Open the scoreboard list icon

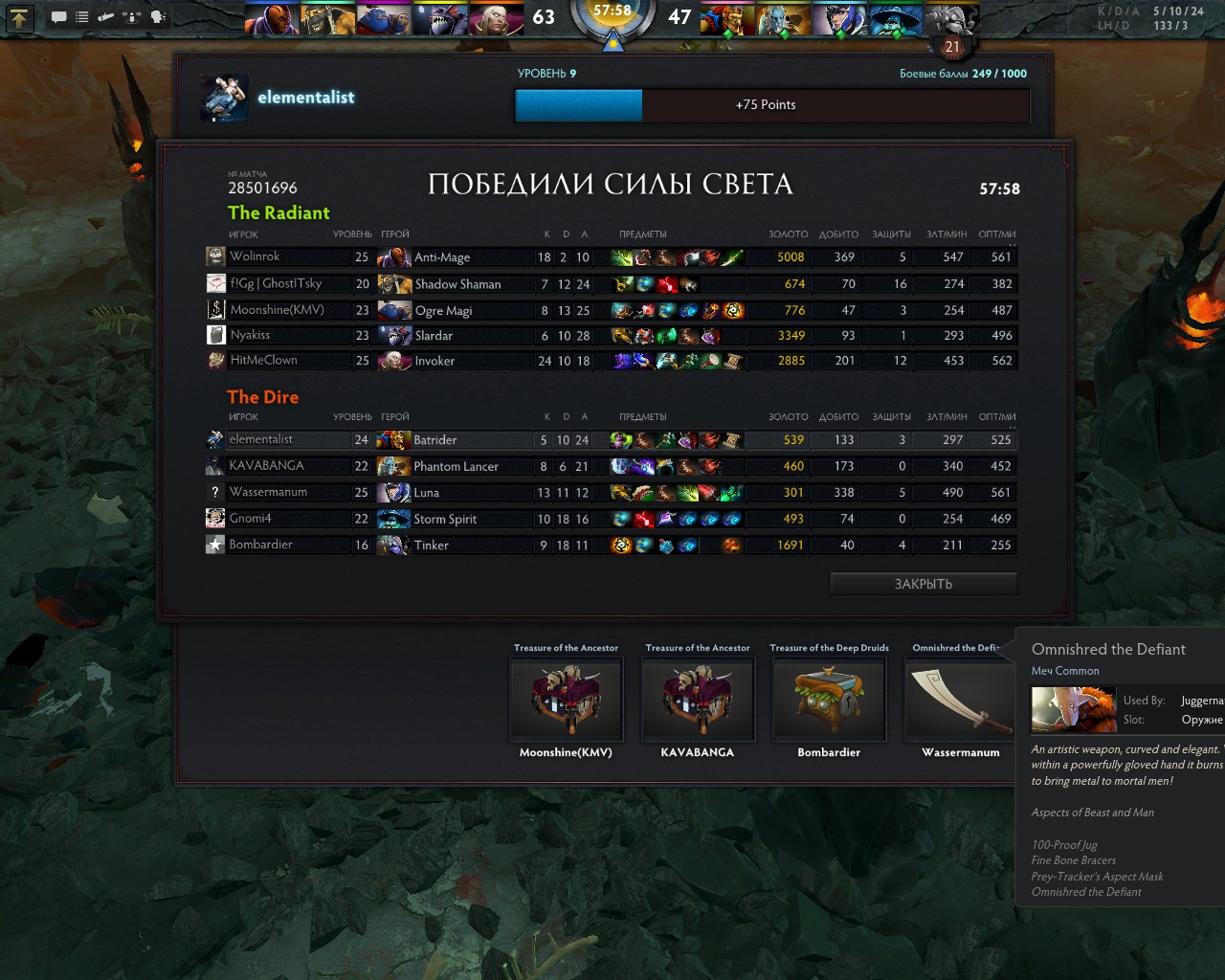tap(82, 16)
